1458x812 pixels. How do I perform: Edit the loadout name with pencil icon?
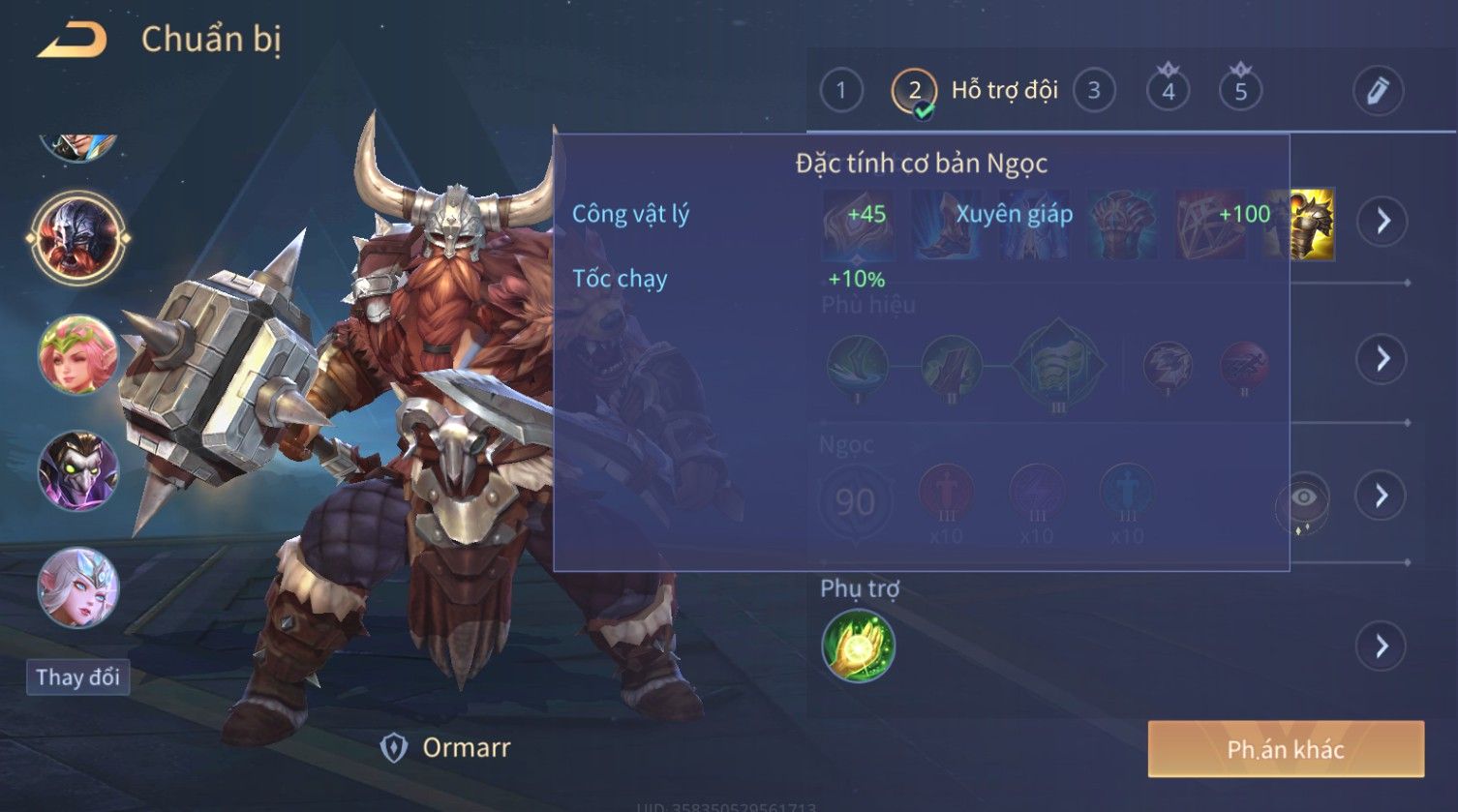tap(1378, 91)
